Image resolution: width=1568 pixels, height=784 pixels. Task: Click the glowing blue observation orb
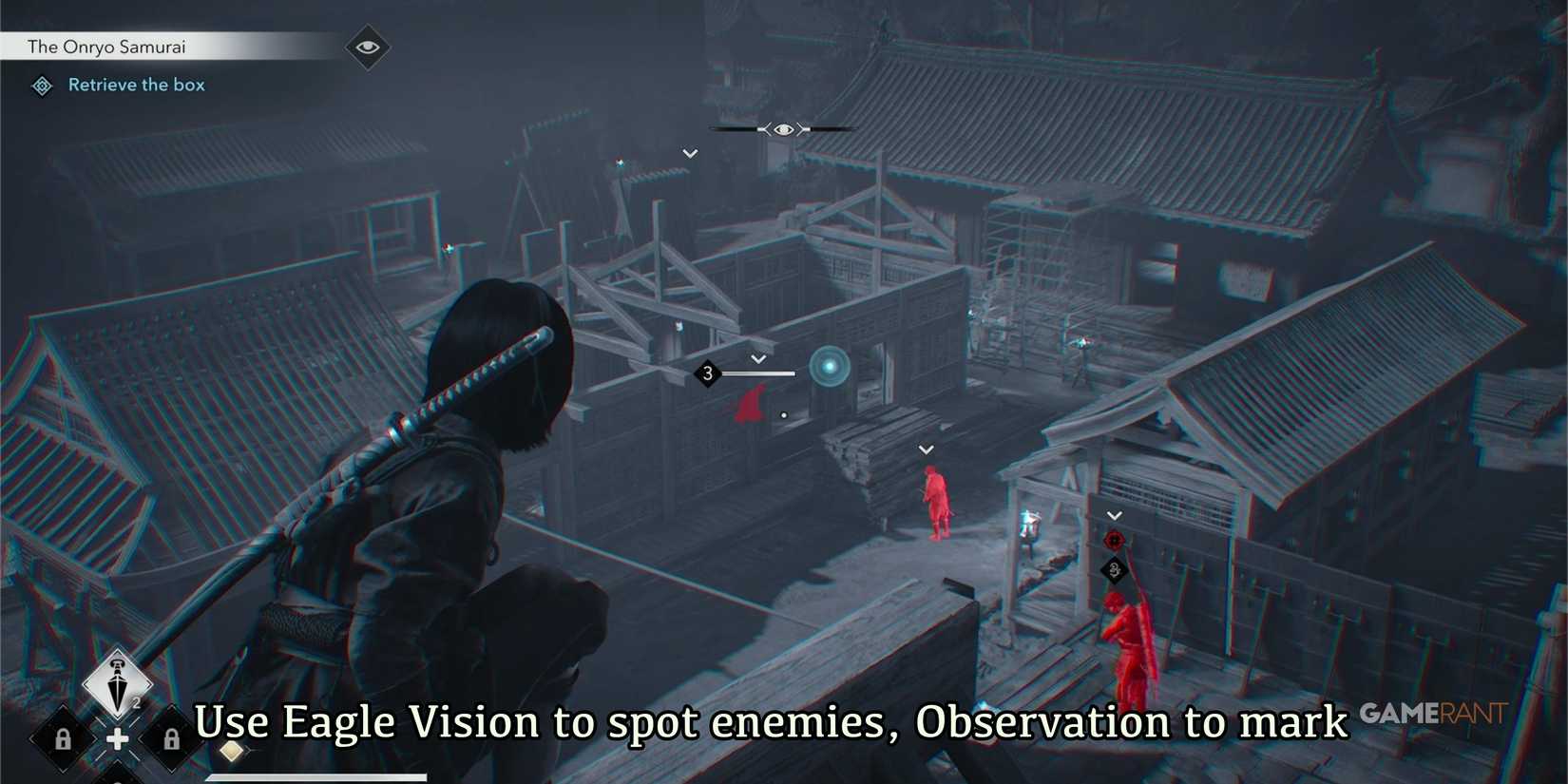coord(828,369)
